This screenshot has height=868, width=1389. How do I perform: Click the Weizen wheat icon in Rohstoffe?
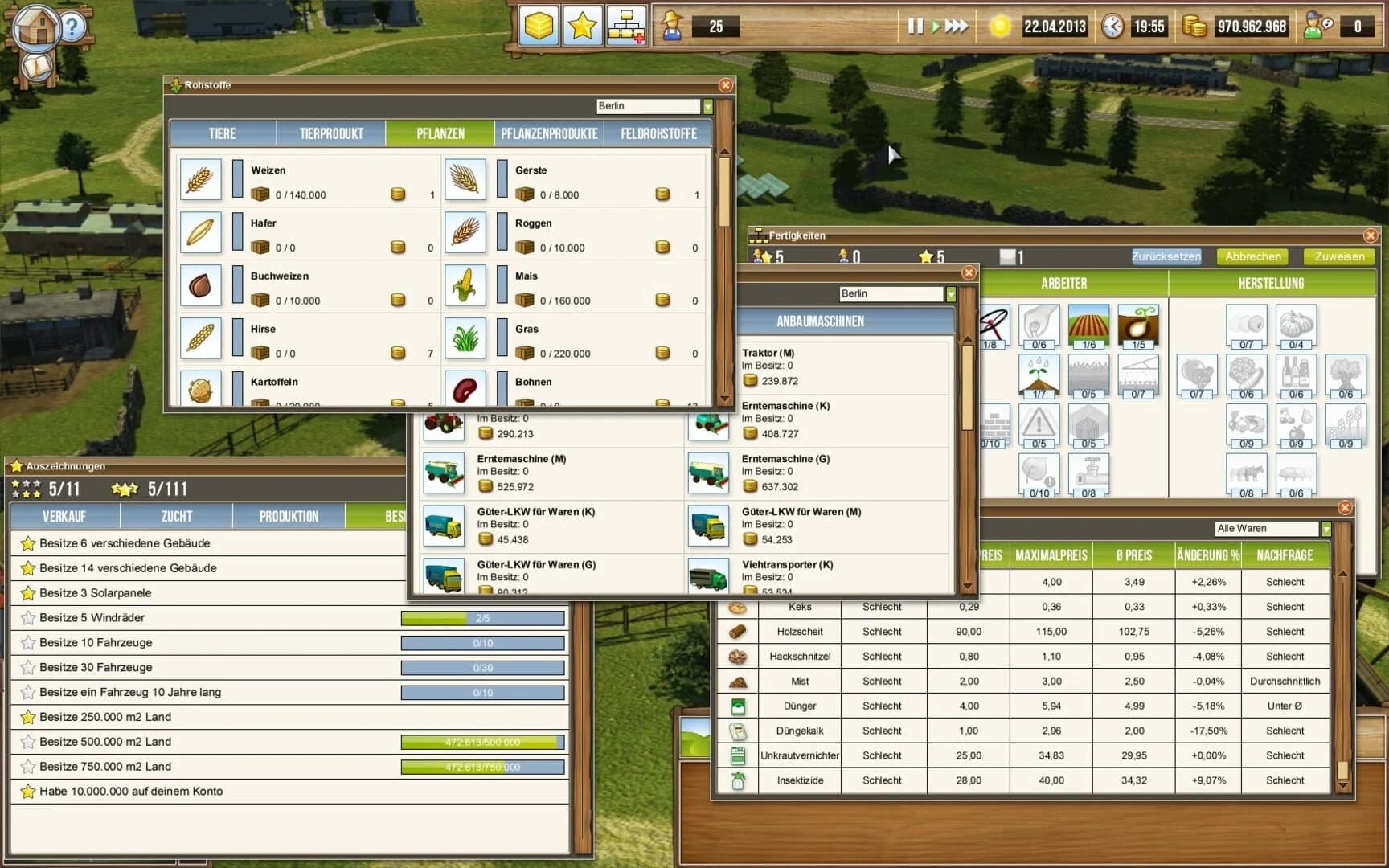tap(200, 178)
